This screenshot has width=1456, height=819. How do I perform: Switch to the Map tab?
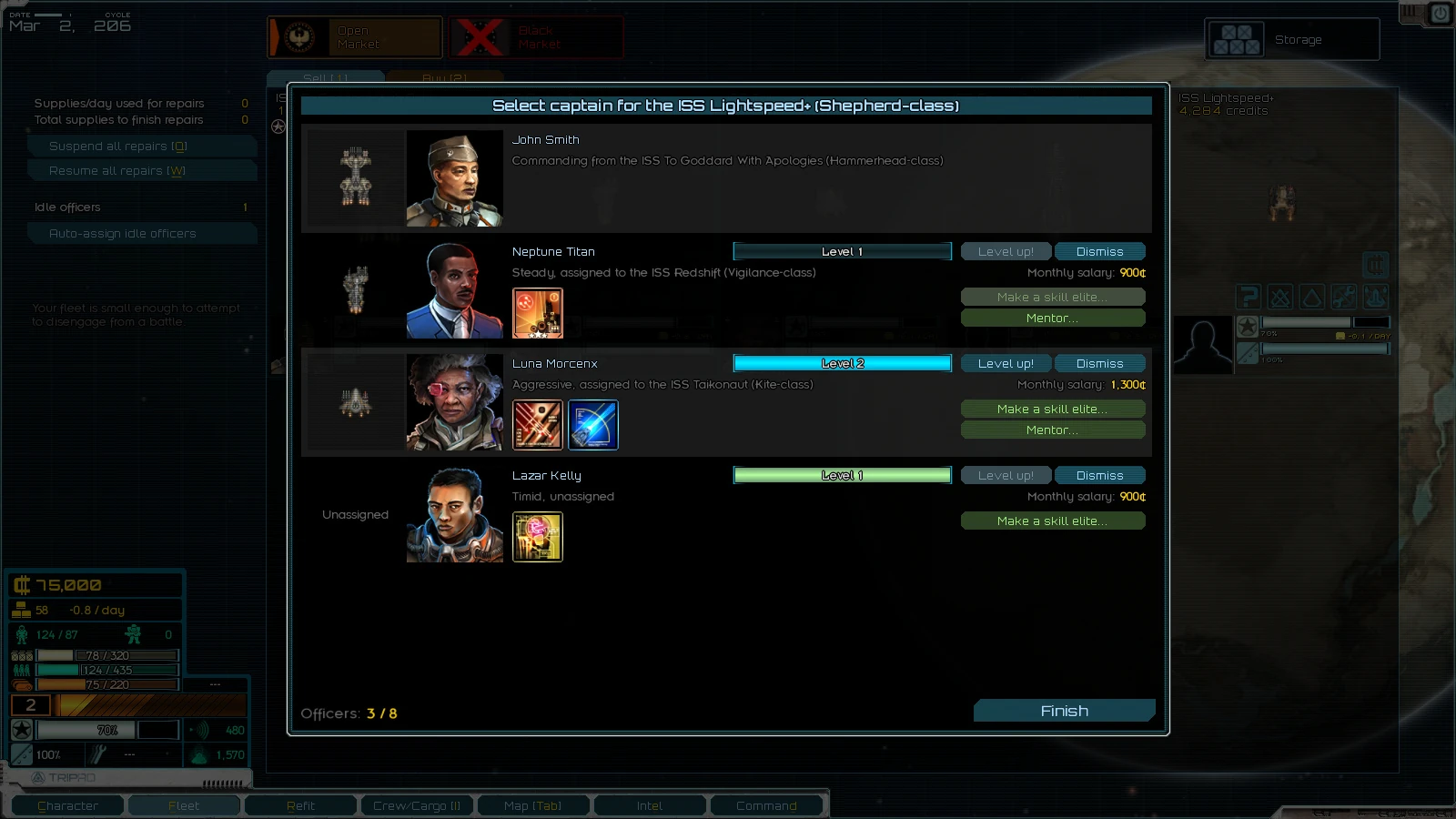tap(533, 805)
